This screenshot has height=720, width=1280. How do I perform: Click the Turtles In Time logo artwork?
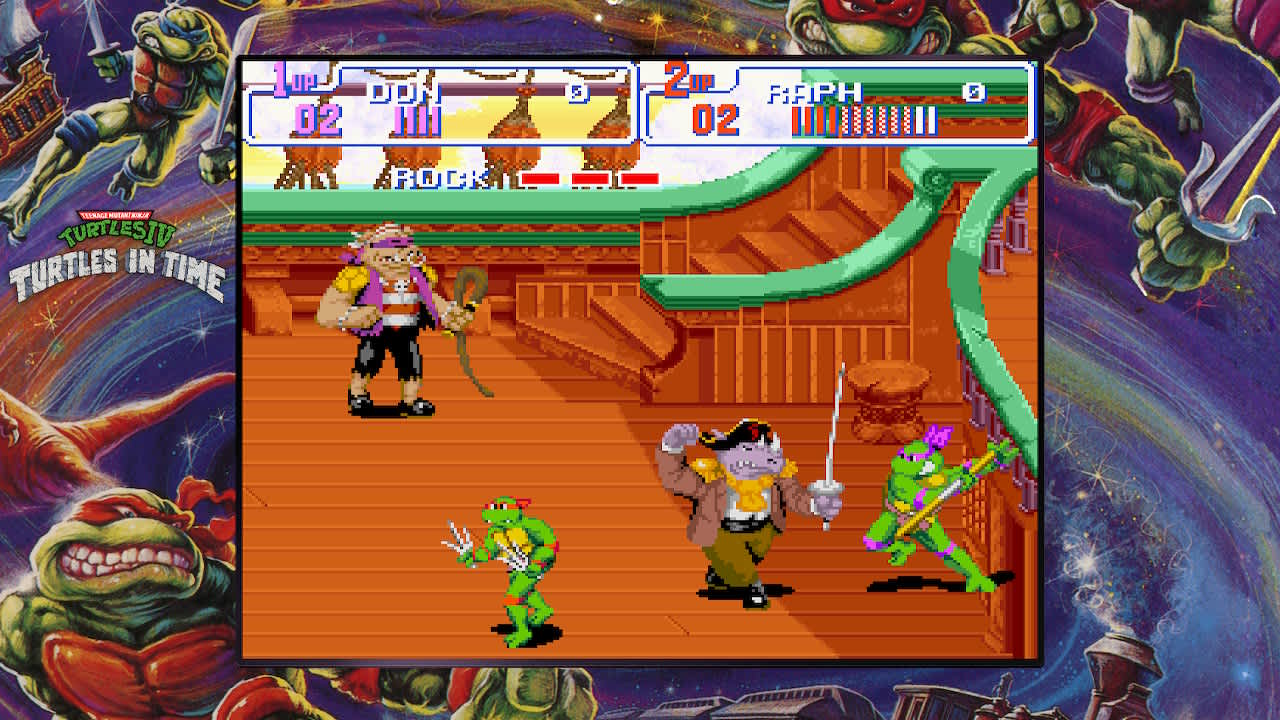coord(118,270)
